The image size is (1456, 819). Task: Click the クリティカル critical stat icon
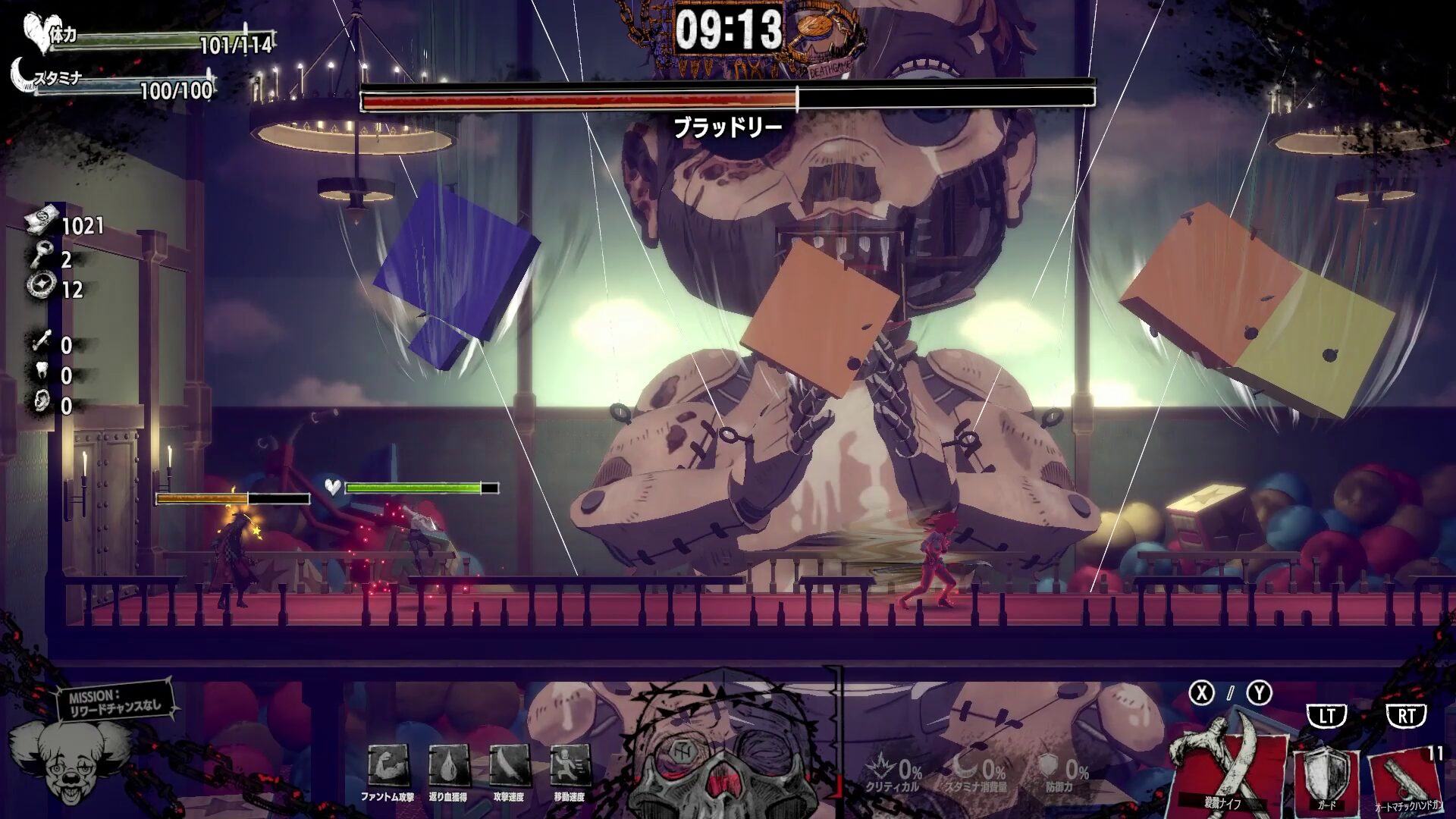885,767
